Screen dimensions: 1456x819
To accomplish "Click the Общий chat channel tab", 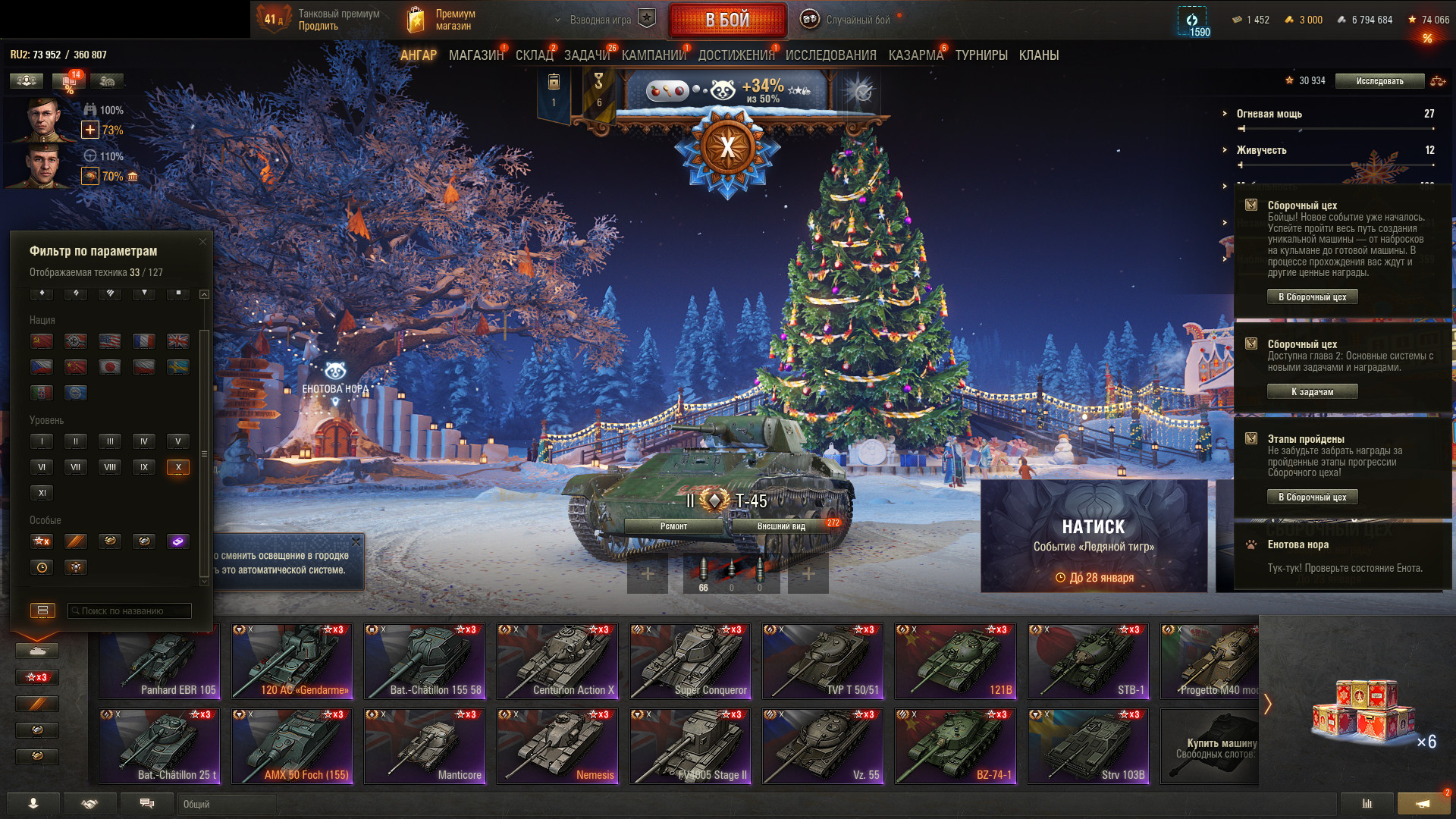I will (227, 804).
